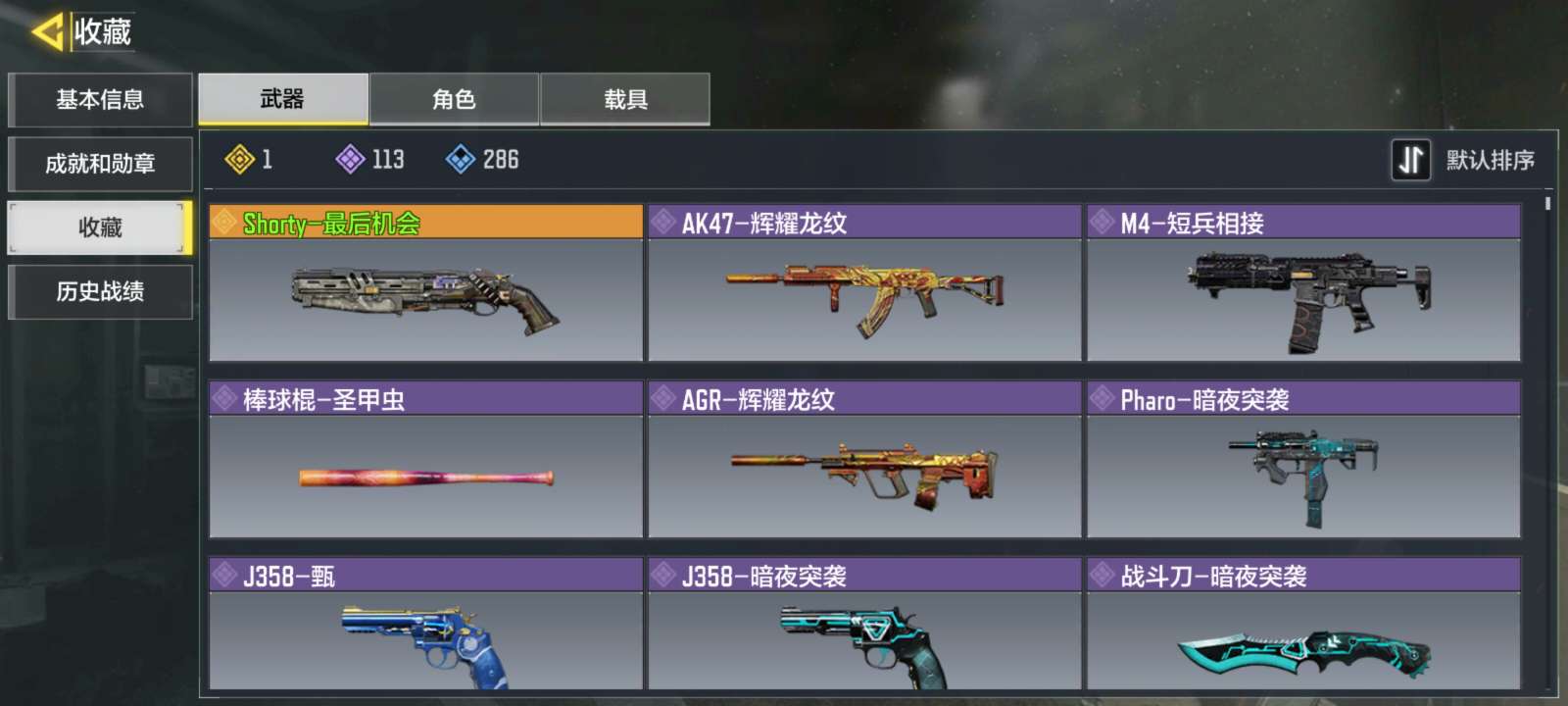Screen dimensions: 1568x706
Task: Select the 历史战绩 sidebar option
Action: pos(98,292)
